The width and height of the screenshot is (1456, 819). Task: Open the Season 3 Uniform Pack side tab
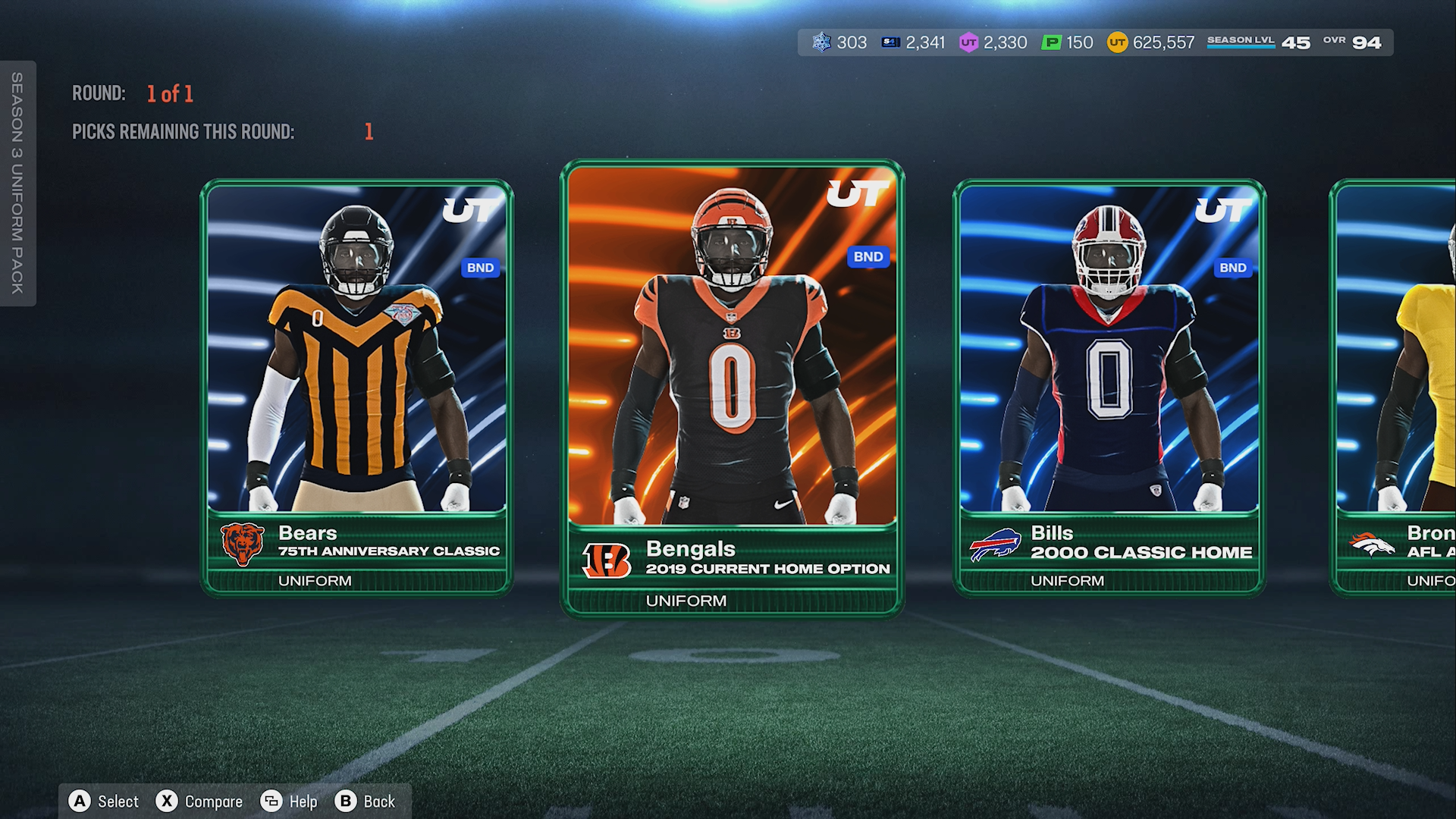17,183
